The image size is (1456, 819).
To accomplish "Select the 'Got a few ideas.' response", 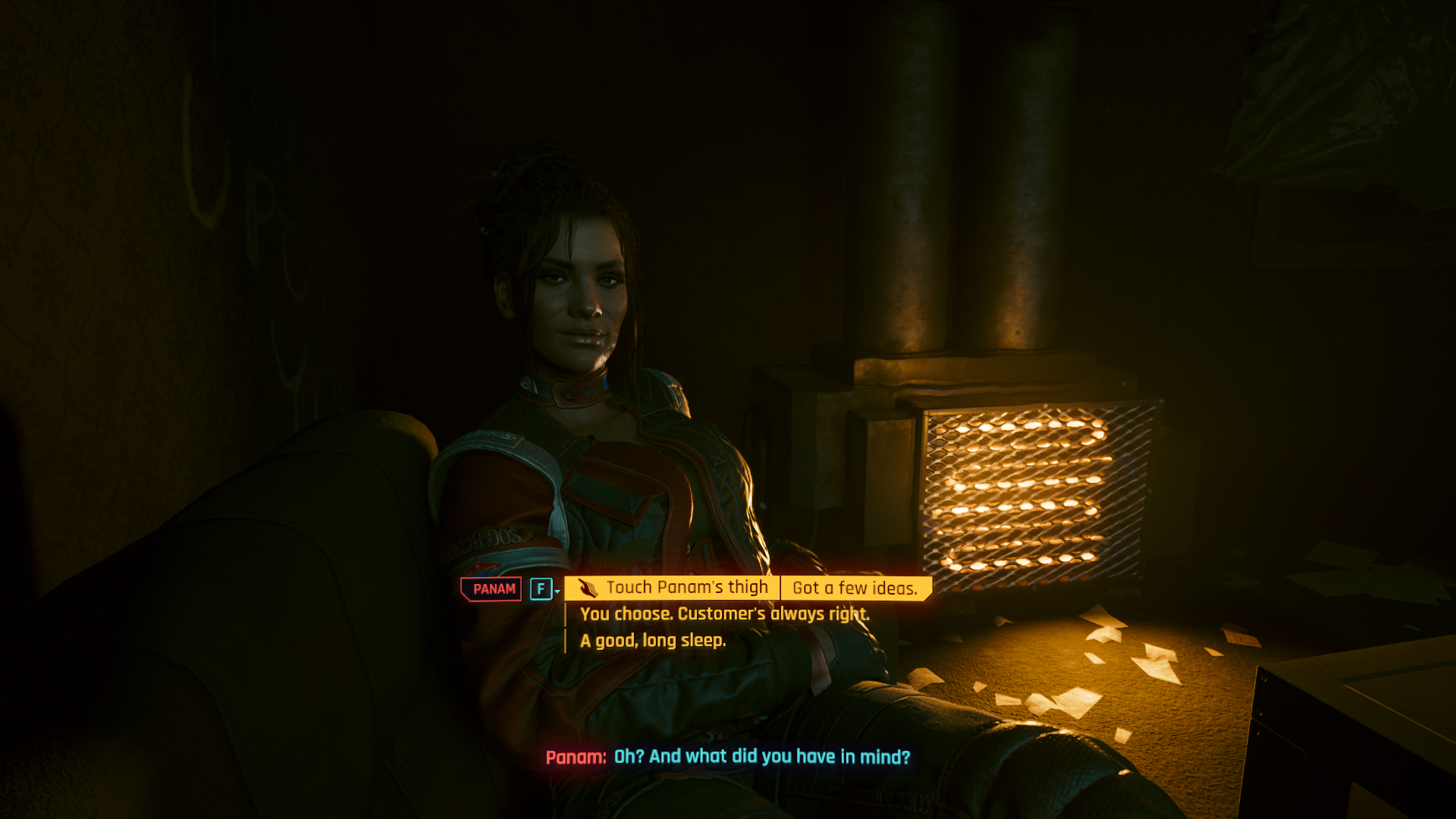I will click(x=855, y=587).
